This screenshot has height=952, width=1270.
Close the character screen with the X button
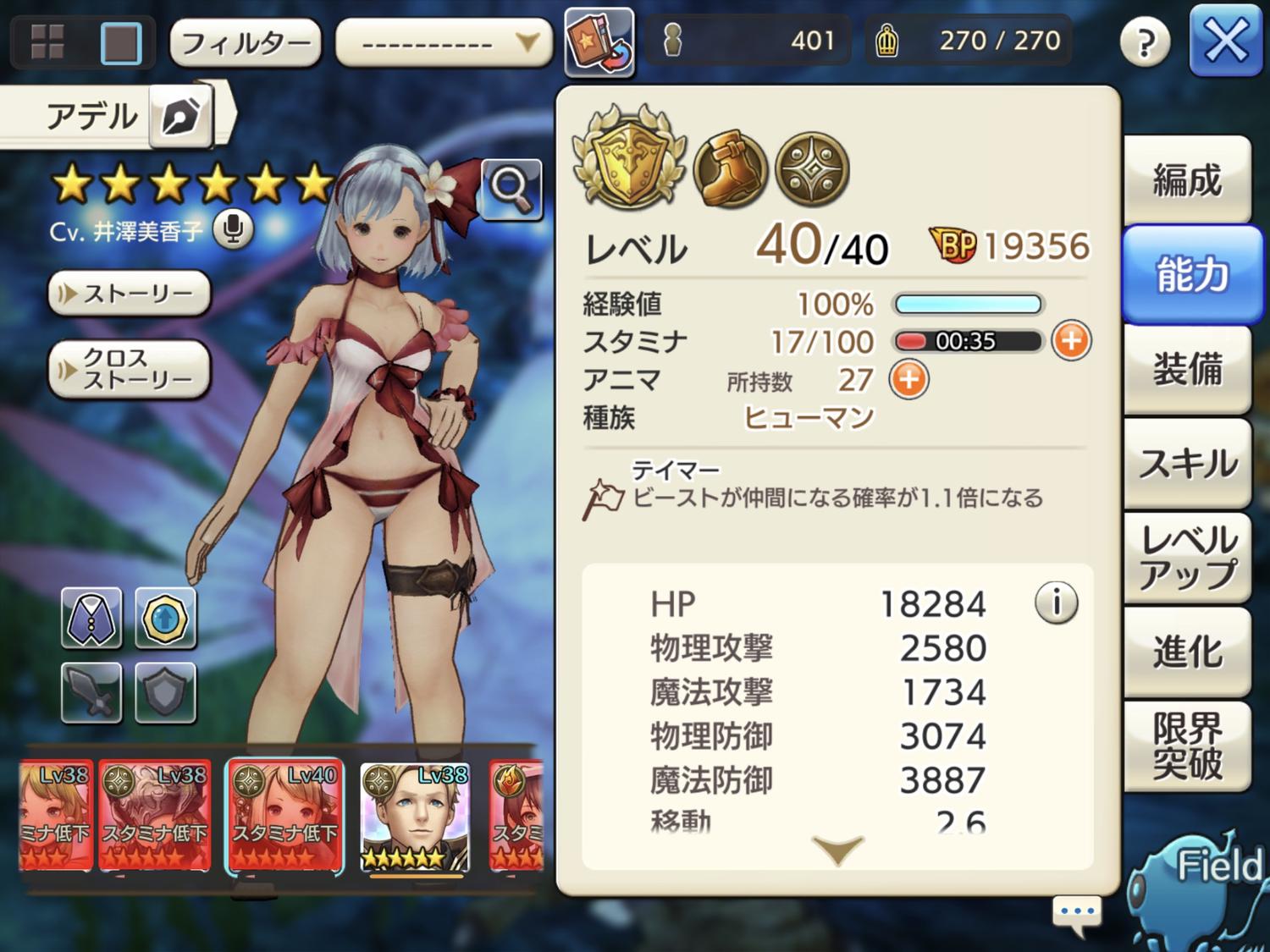(x=1225, y=40)
